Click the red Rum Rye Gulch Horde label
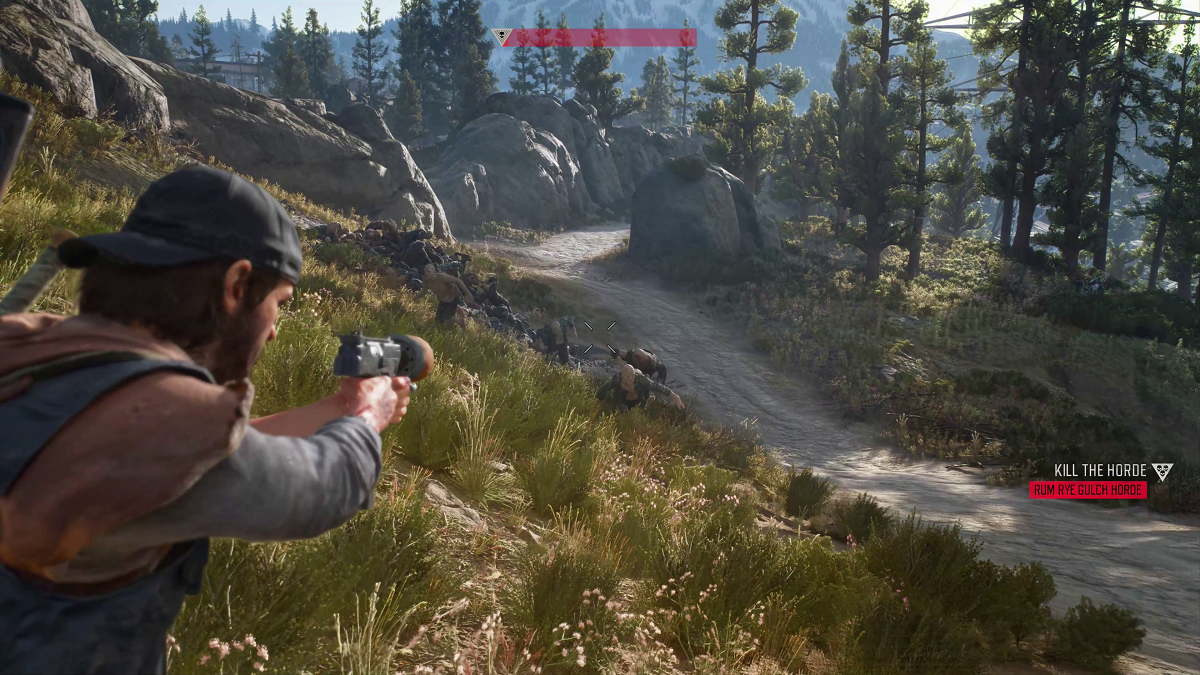The image size is (1200, 675). (1088, 490)
